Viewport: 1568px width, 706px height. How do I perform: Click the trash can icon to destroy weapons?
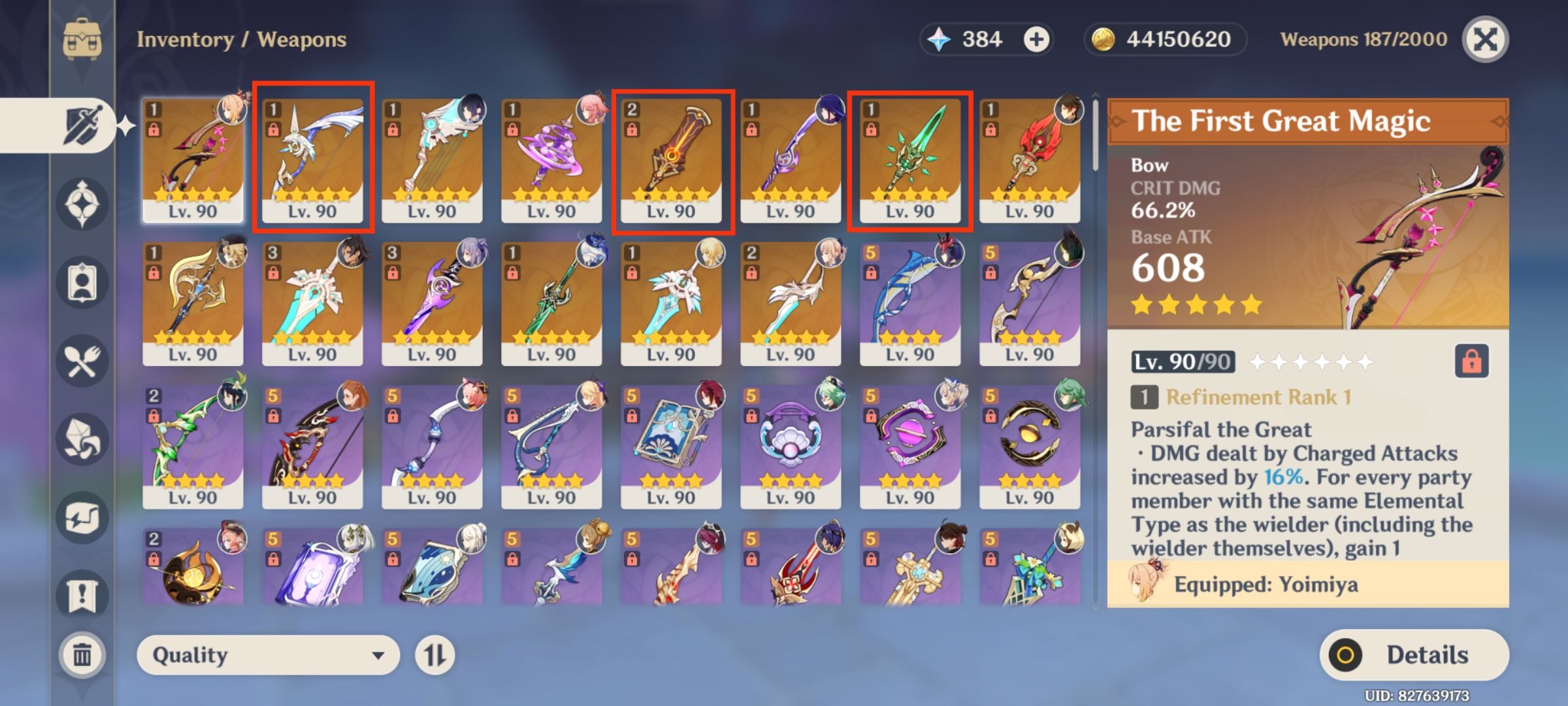coord(82,654)
